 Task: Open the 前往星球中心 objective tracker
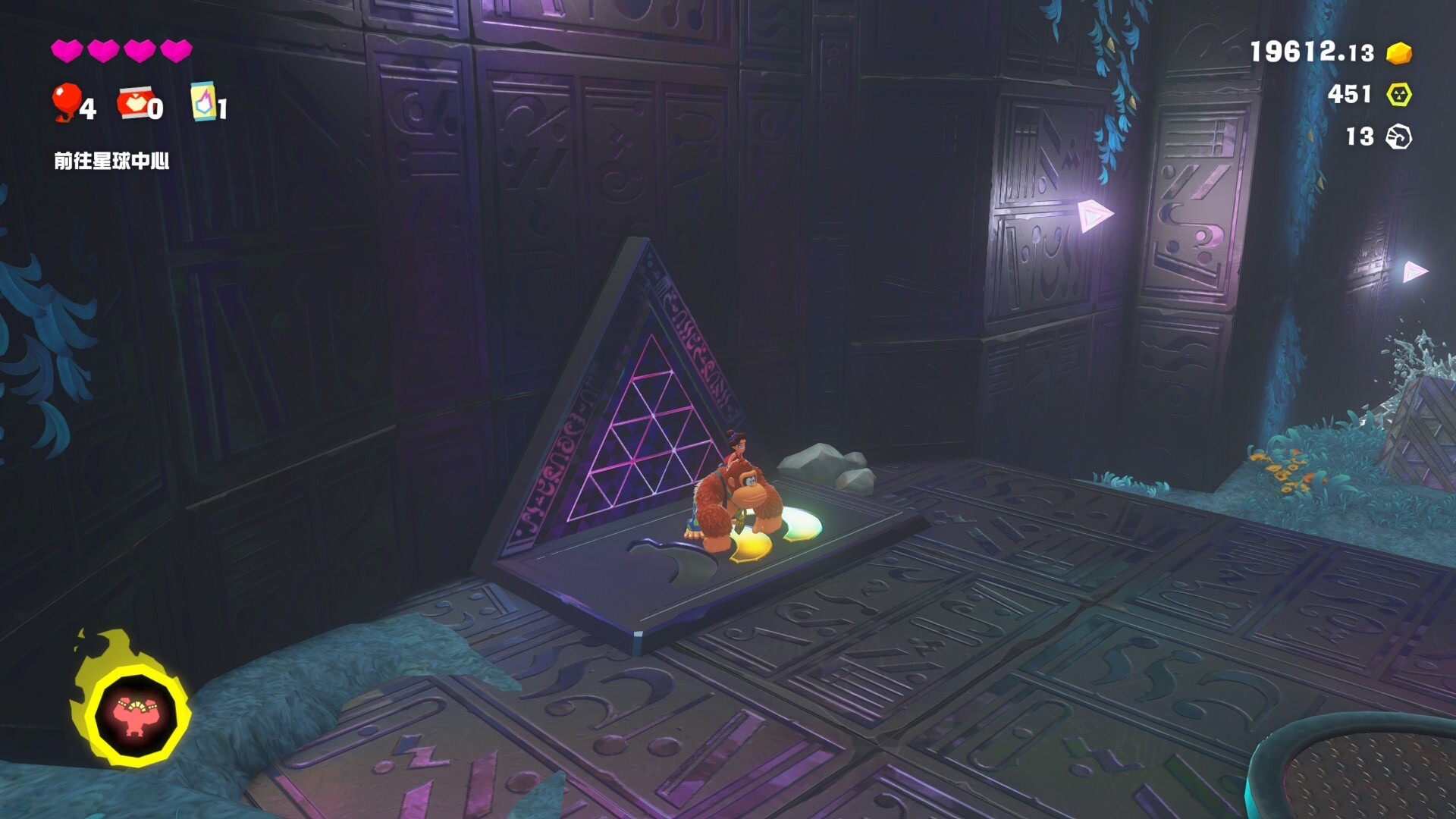pos(111,161)
